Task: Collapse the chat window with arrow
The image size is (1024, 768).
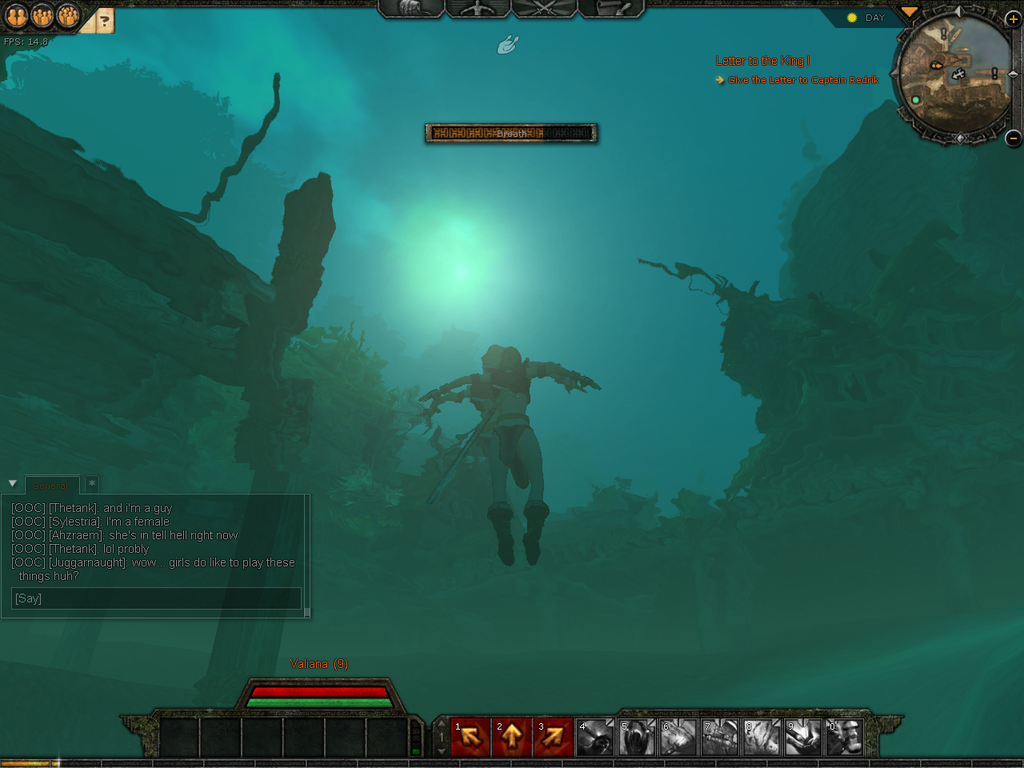Action: (12, 484)
